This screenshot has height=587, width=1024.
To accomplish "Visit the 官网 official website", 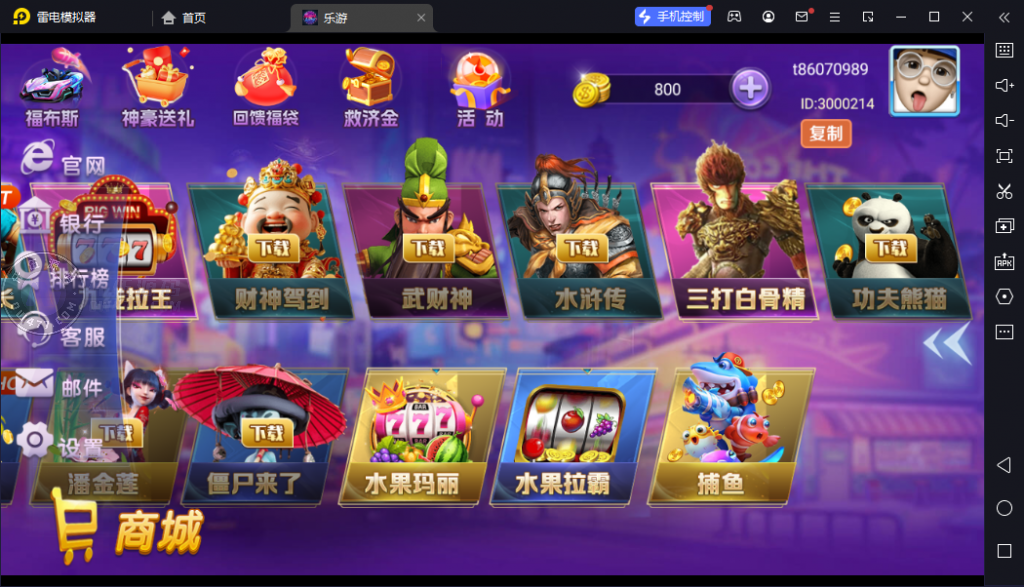I will coord(62,161).
